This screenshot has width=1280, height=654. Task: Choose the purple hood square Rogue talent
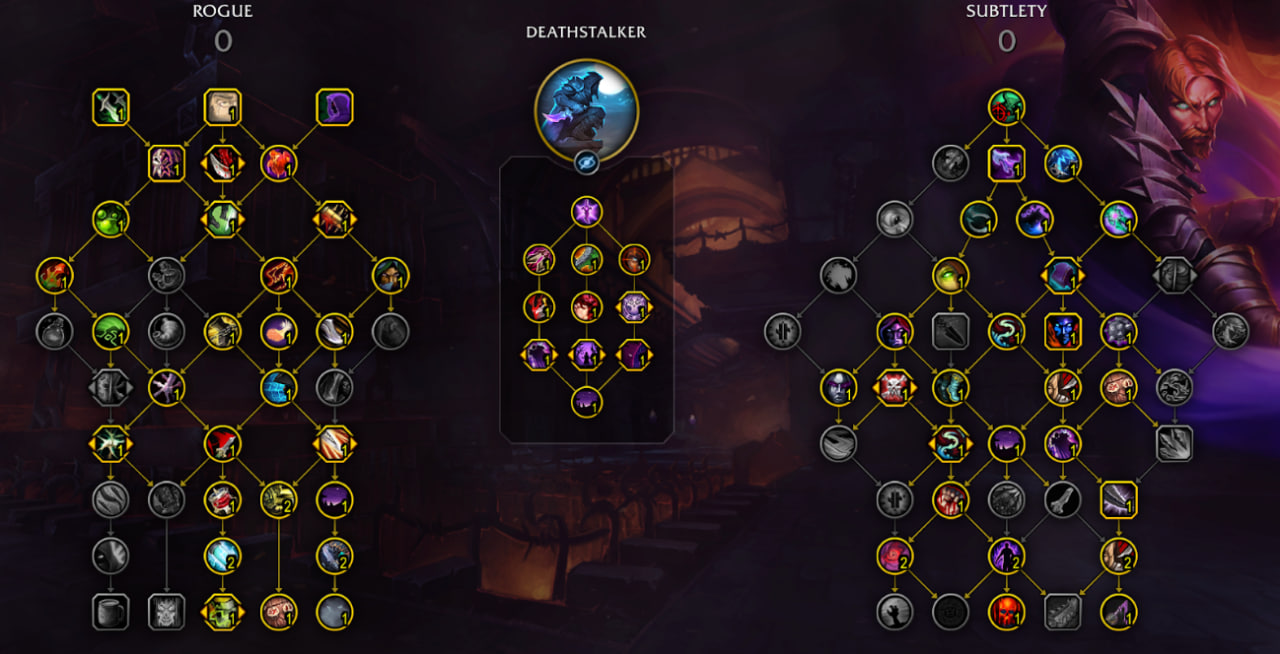[335, 107]
